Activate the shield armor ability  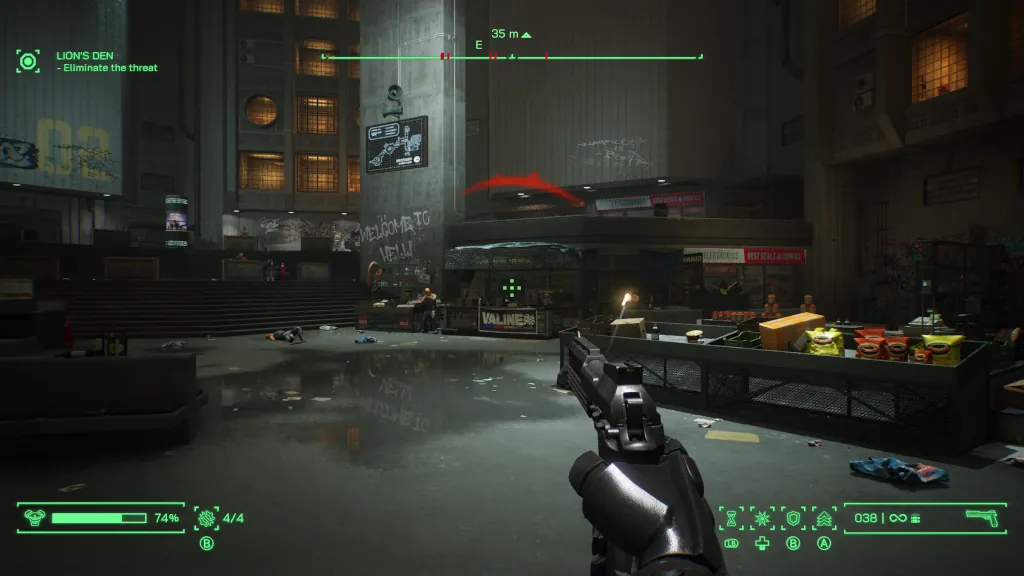point(793,517)
